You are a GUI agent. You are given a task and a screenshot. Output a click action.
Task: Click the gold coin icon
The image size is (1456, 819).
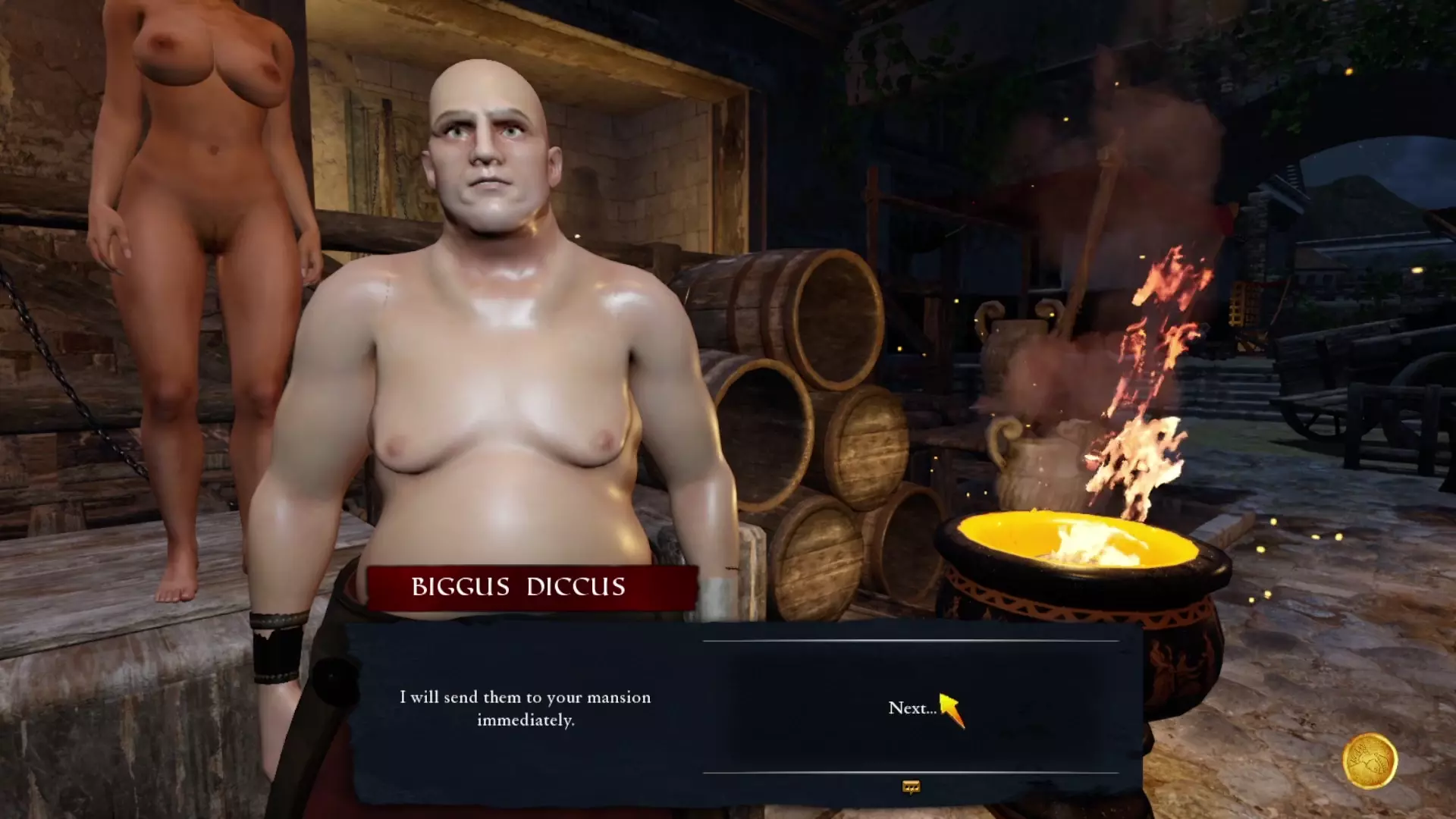(x=1370, y=761)
